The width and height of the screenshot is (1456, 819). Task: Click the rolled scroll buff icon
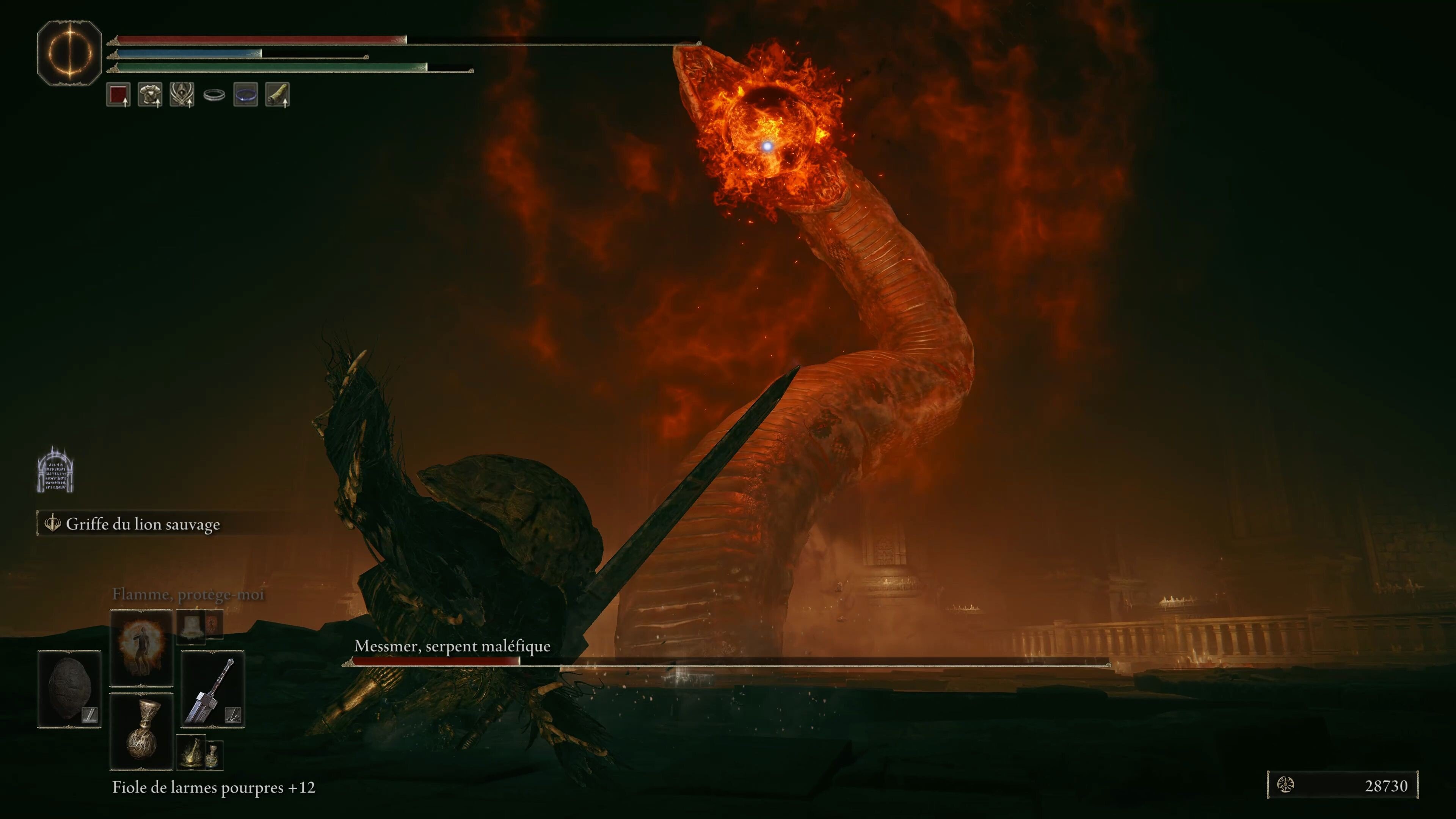(278, 94)
